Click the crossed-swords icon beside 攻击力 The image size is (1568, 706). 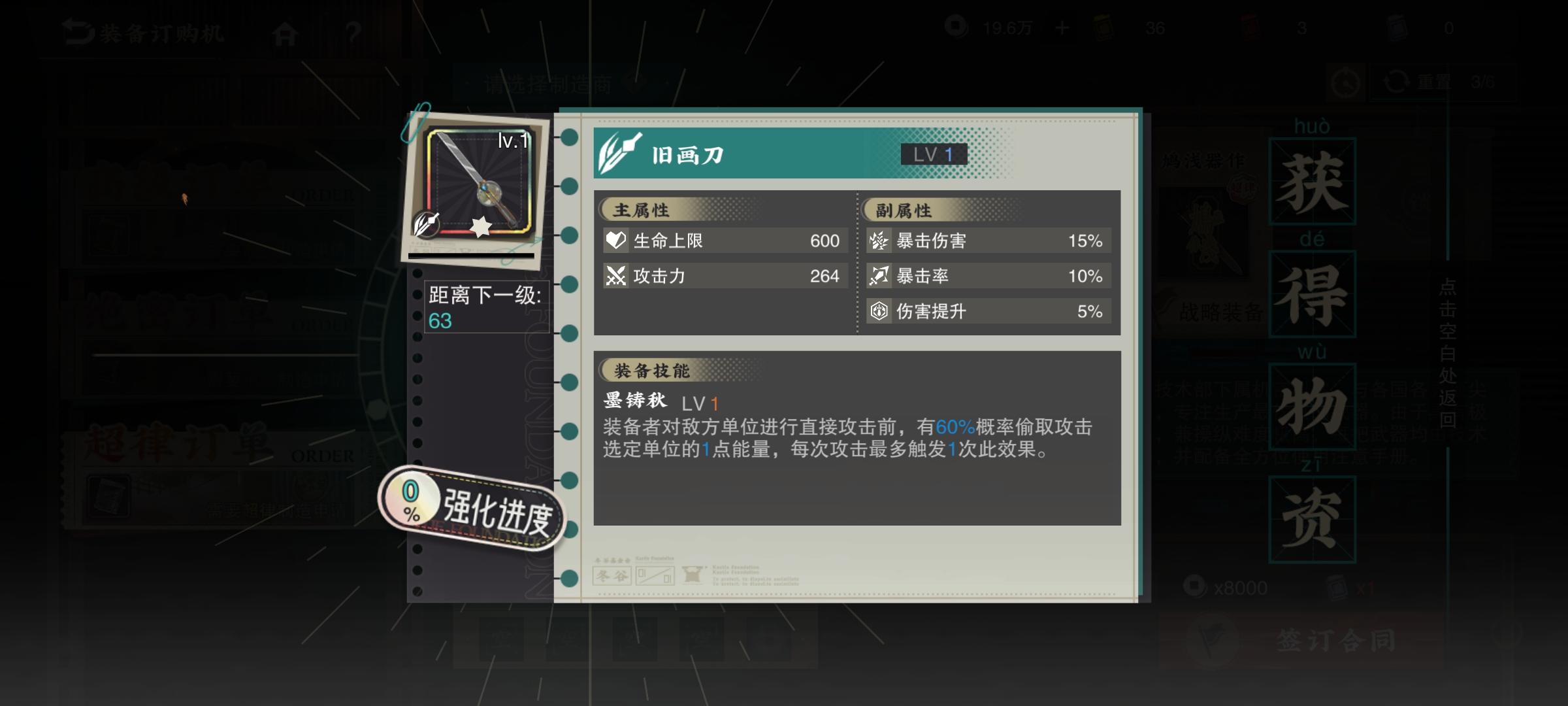point(615,276)
